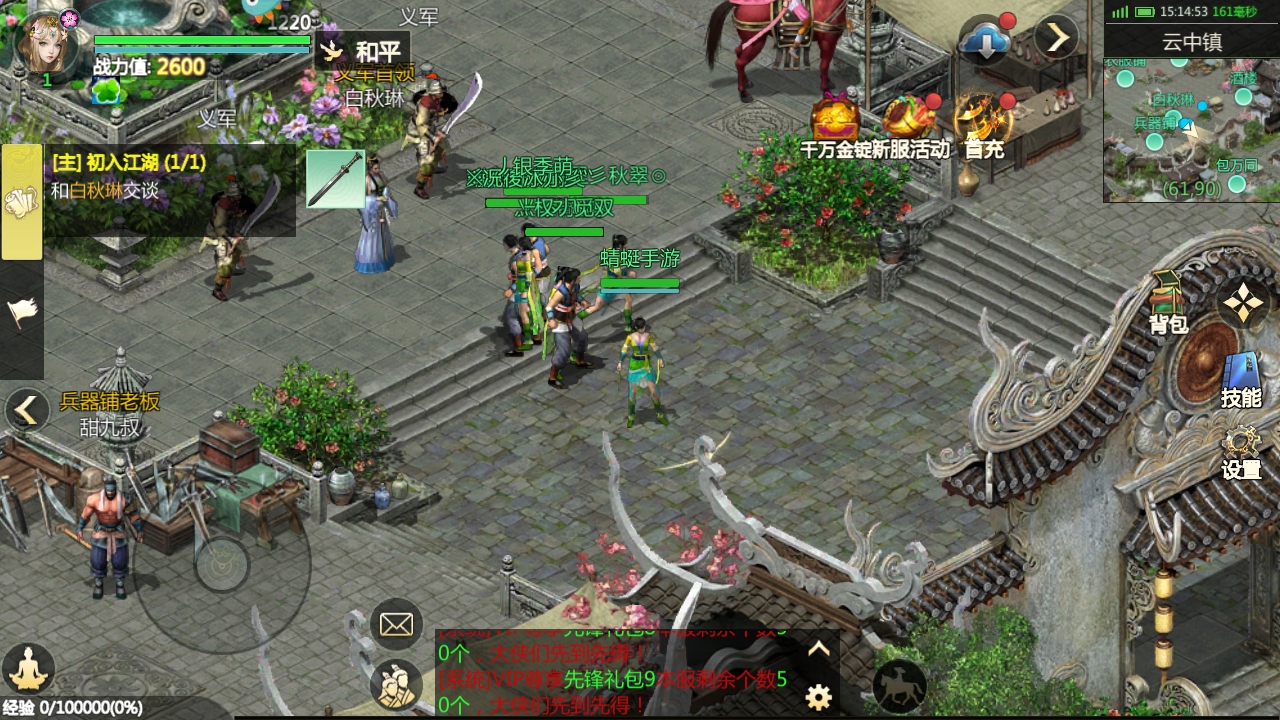Open the 背包 backpack
Image resolution: width=1280 pixels, height=720 pixels.
1167,302
